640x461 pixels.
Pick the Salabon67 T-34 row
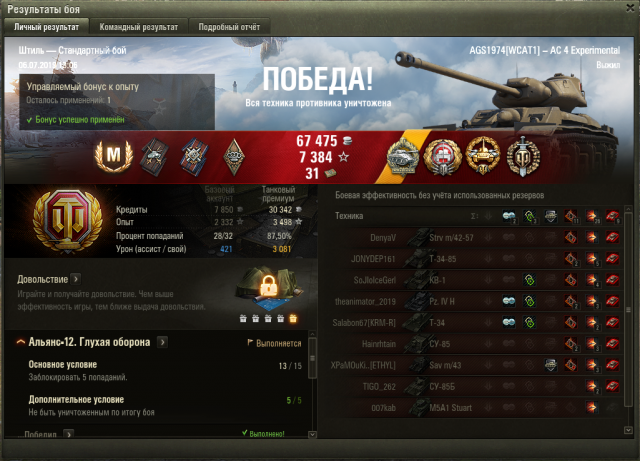tap(480, 322)
